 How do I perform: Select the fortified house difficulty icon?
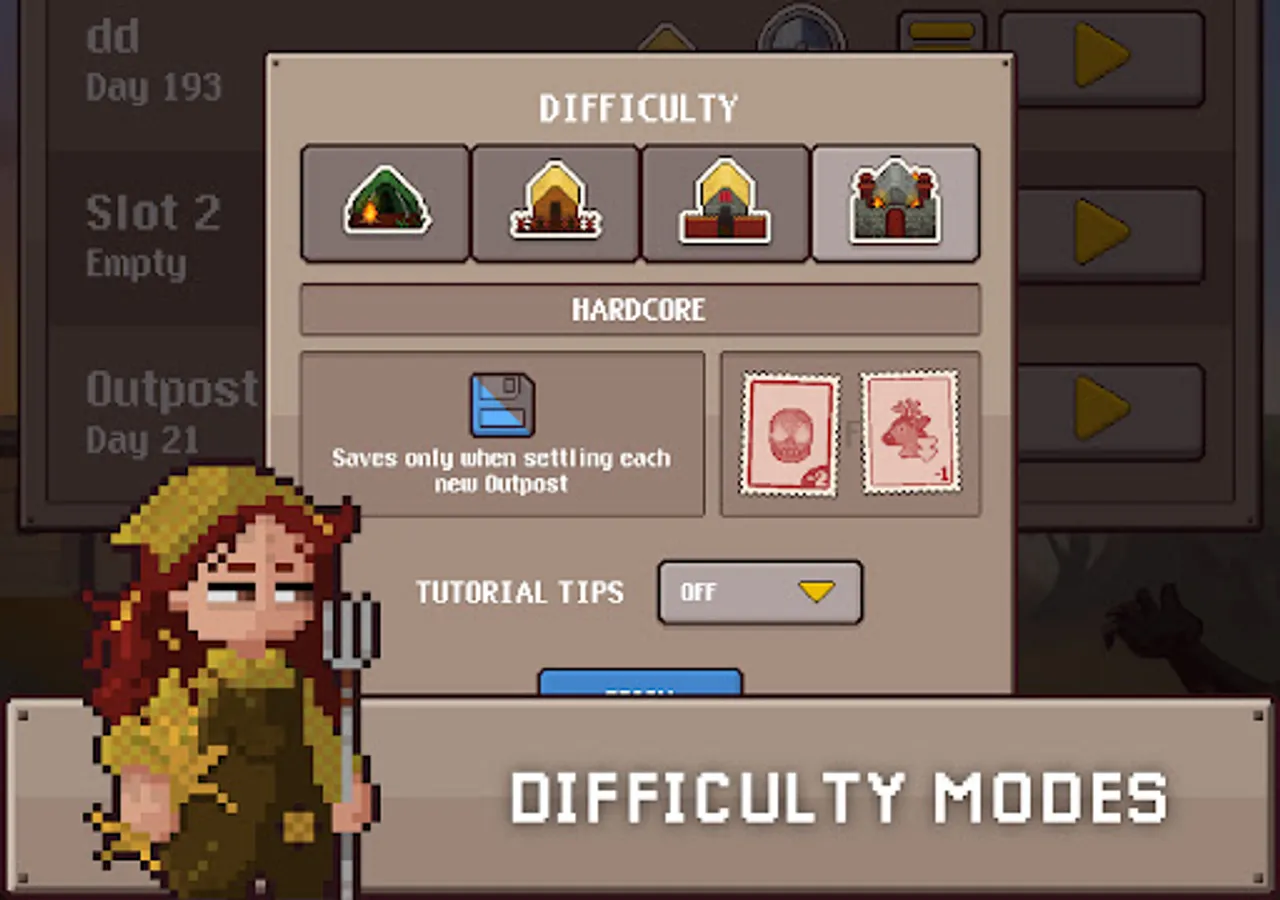point(725,203)
